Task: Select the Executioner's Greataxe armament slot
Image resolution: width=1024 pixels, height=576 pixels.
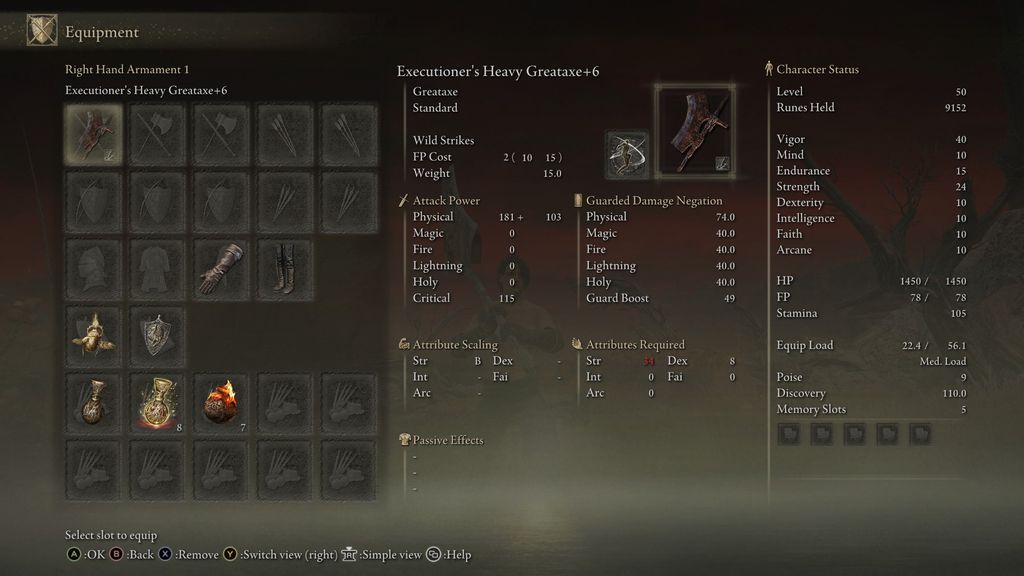Action: tap(95, 134)
